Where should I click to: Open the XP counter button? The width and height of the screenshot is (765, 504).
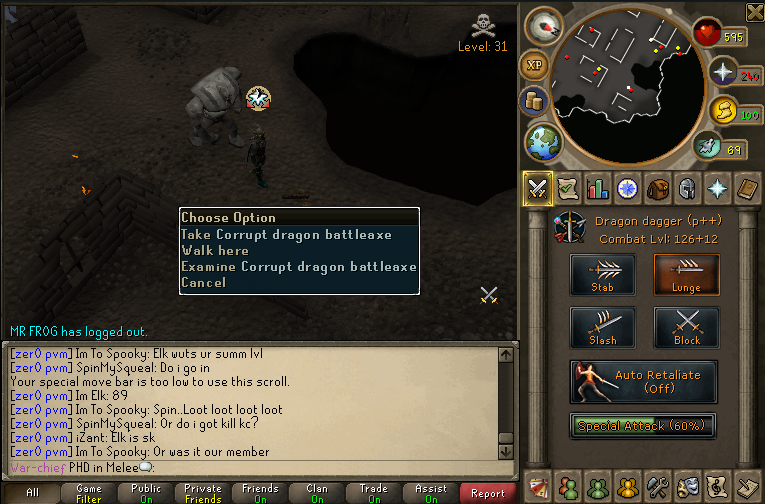[534, 64]
